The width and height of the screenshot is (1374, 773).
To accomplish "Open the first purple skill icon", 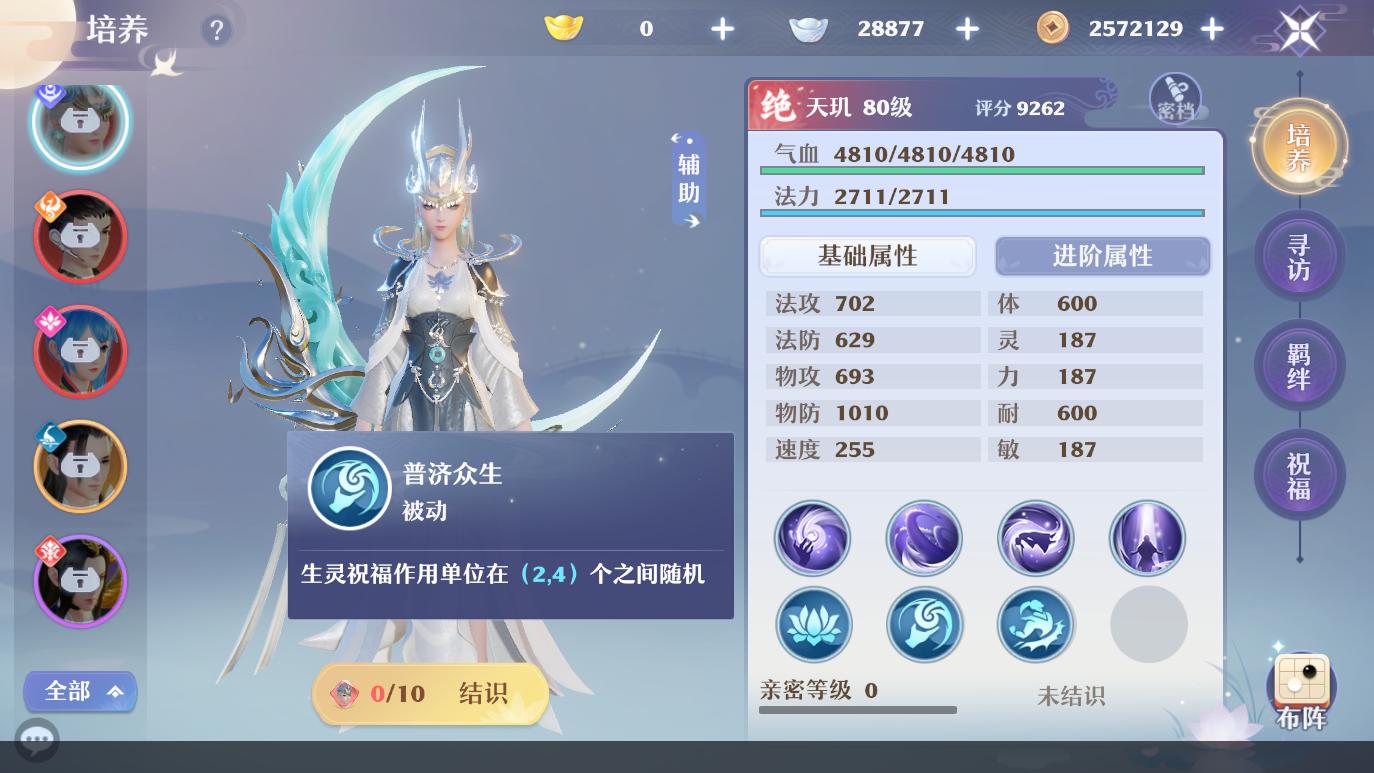I will [x=813, y=538].
